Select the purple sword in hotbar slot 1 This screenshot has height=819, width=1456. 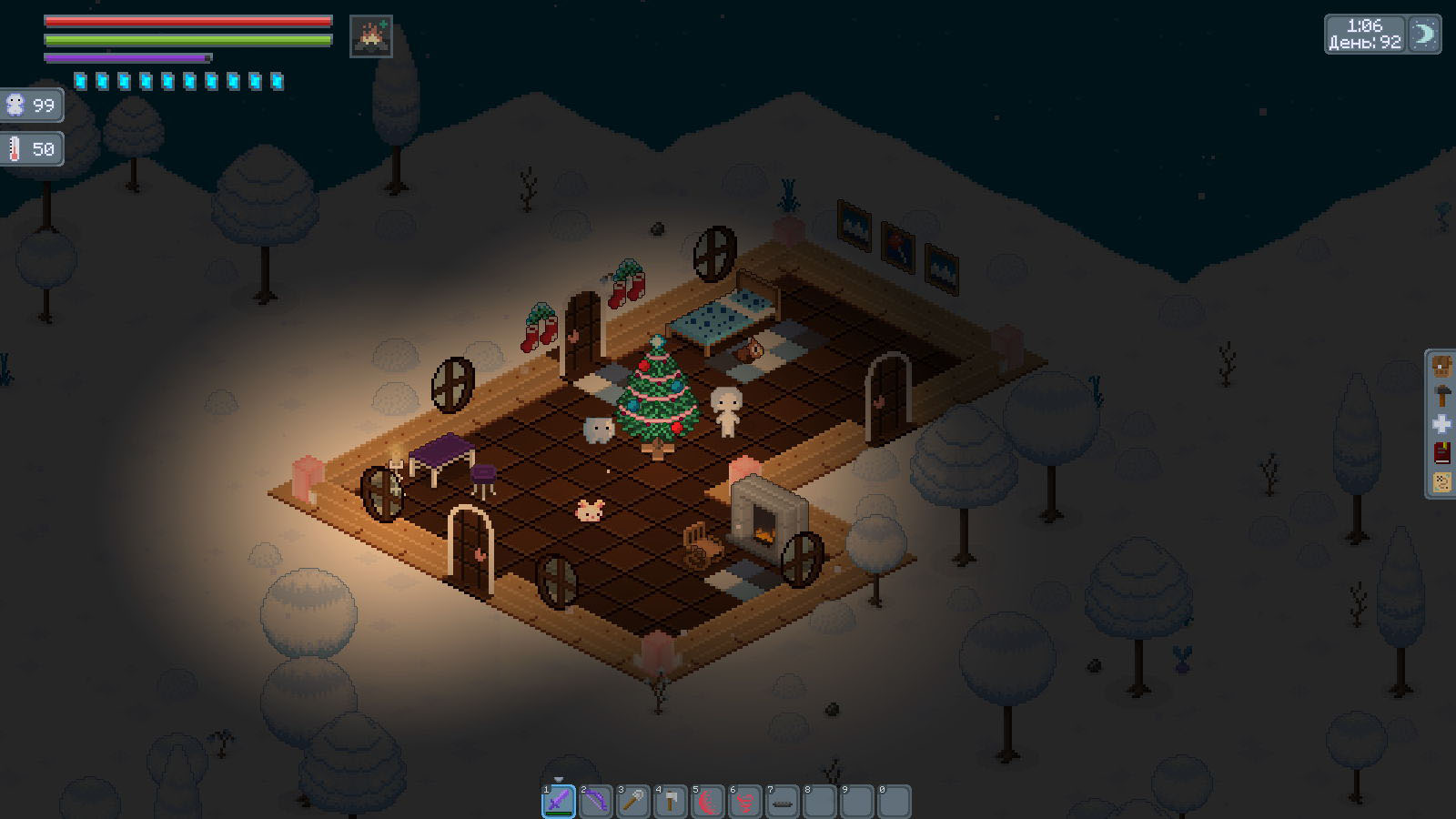point(559,802)
